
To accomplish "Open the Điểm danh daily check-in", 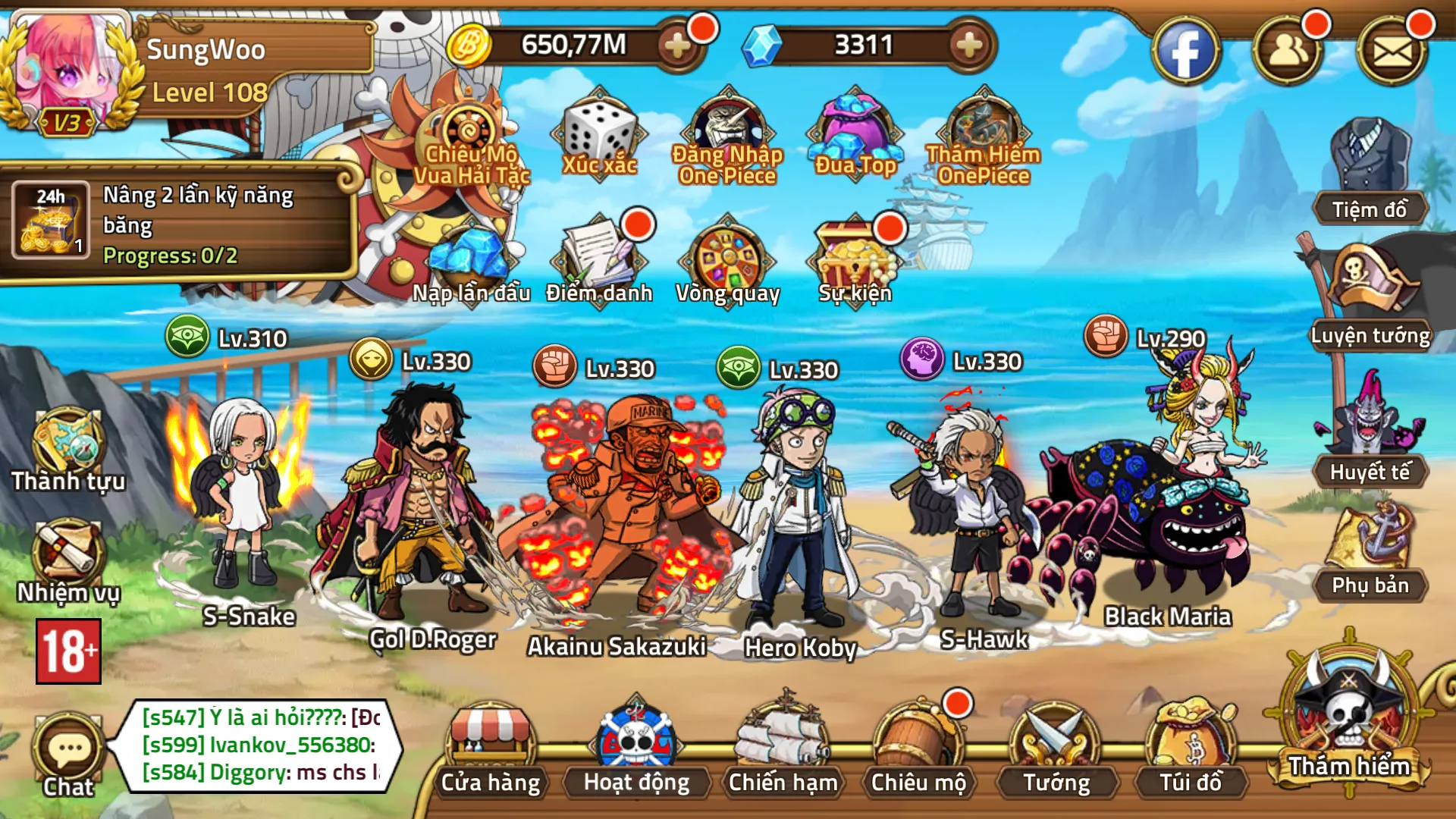I will (599, 262).
